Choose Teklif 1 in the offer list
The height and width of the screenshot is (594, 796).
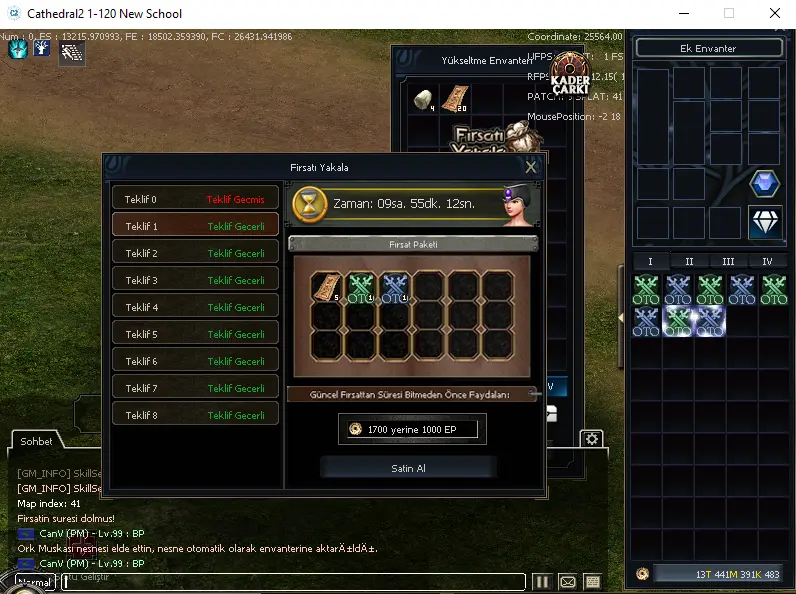[195, 226]
